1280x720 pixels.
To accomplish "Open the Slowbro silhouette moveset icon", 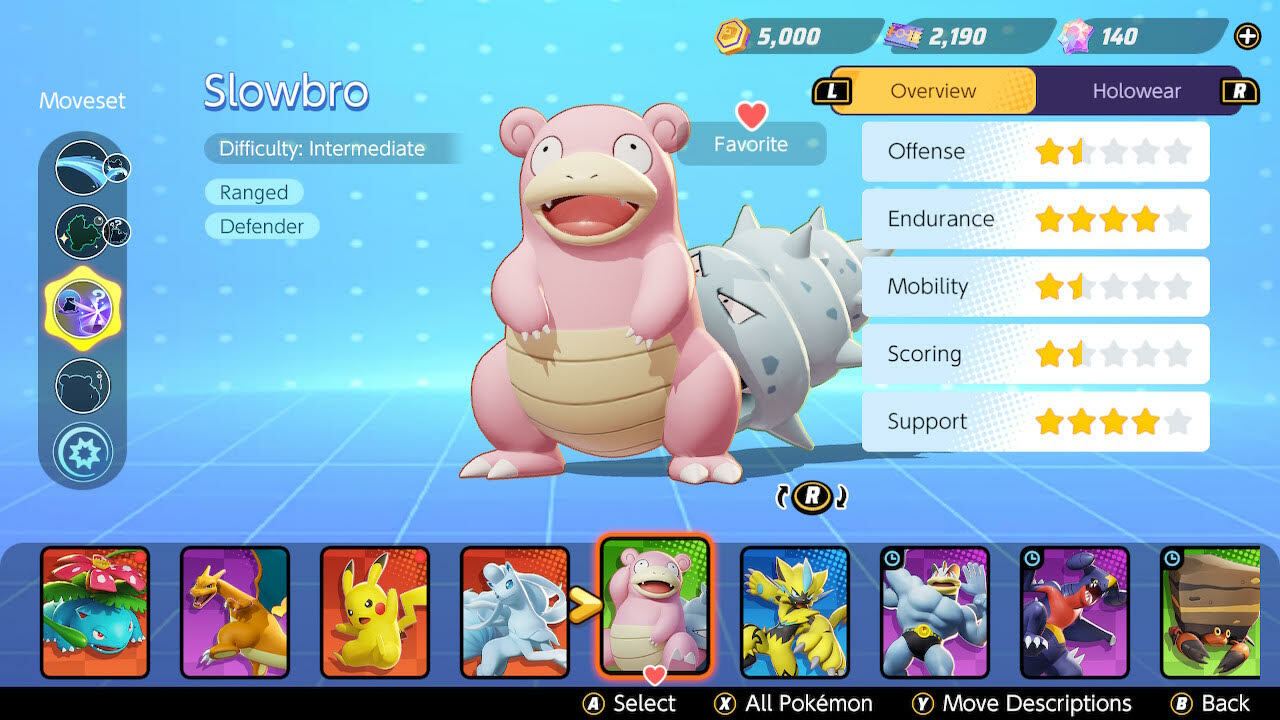I will [x=82, y=385].
